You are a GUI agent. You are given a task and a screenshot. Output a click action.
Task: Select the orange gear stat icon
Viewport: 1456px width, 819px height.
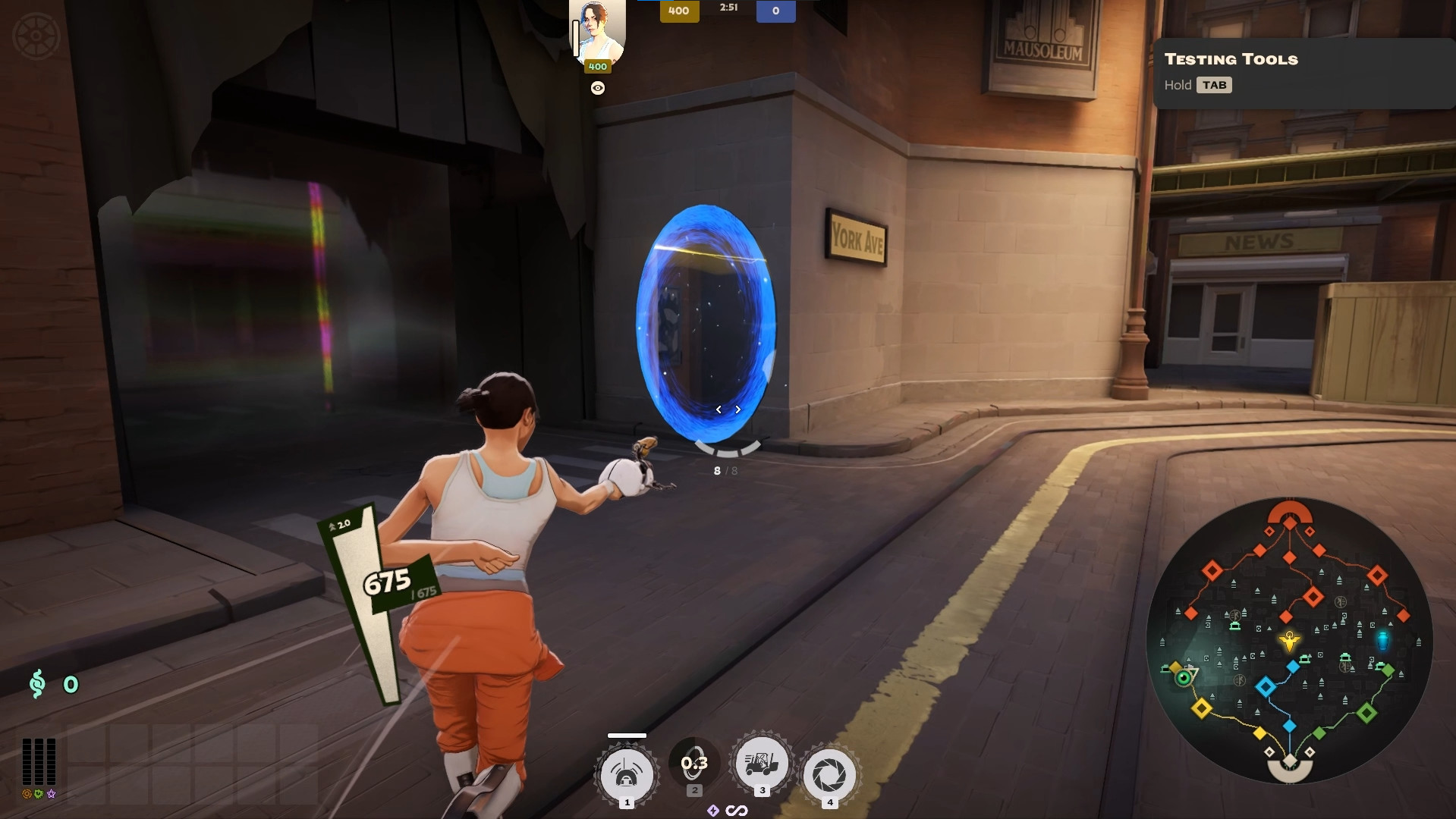coord(27,794)
